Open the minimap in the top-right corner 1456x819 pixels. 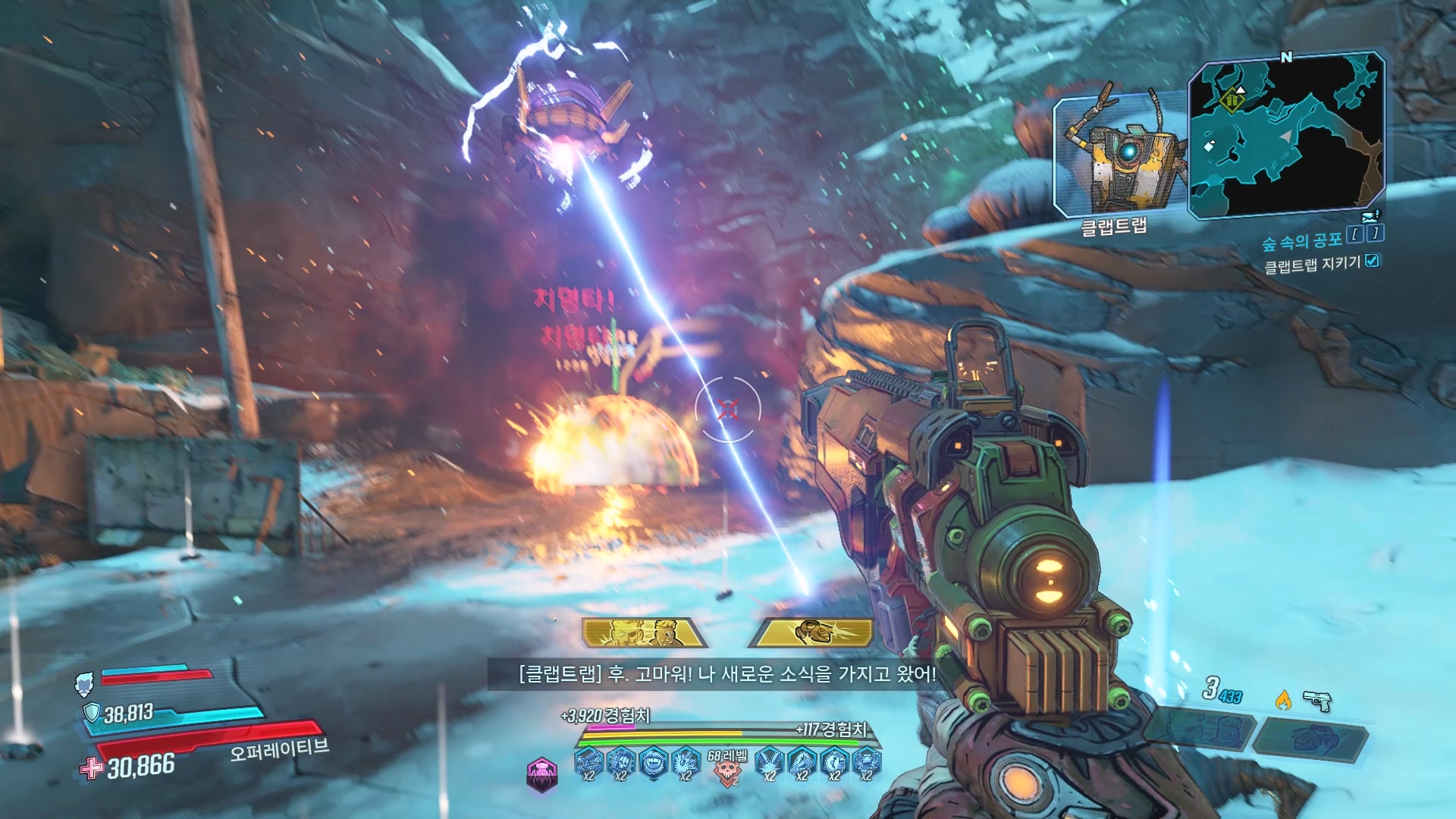[x=1285, y=135]
